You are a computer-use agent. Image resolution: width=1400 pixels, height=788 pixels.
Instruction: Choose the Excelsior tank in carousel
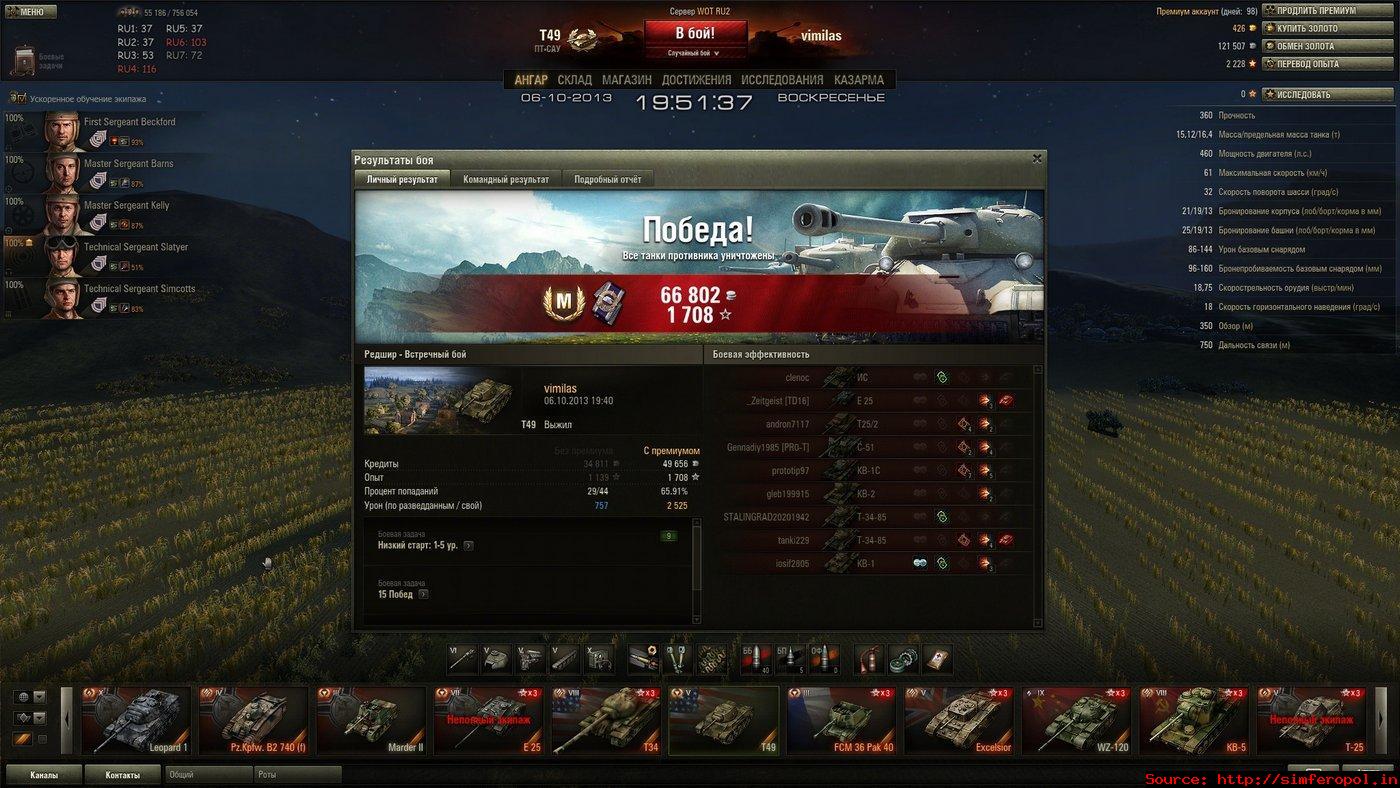[961, 720]
